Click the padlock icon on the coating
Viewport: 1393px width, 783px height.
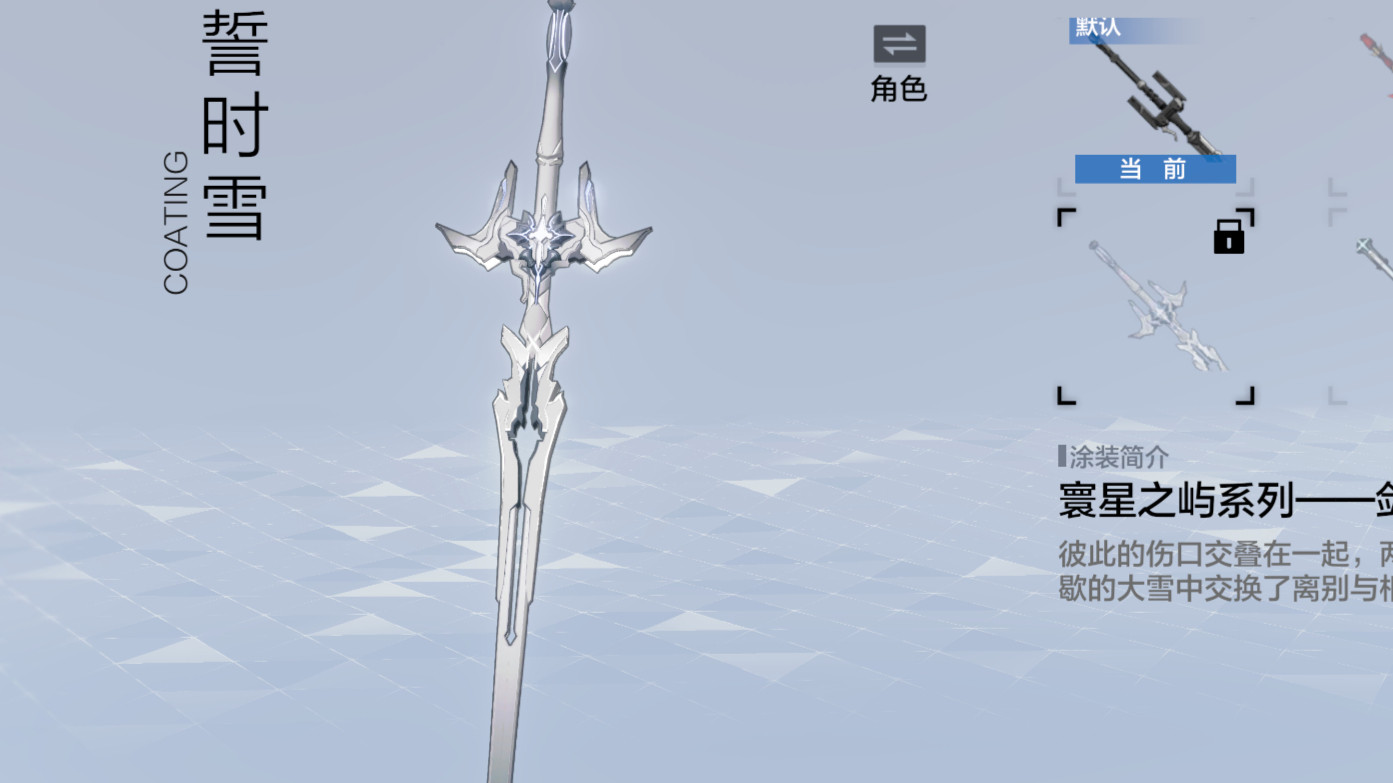(1229, 236)
